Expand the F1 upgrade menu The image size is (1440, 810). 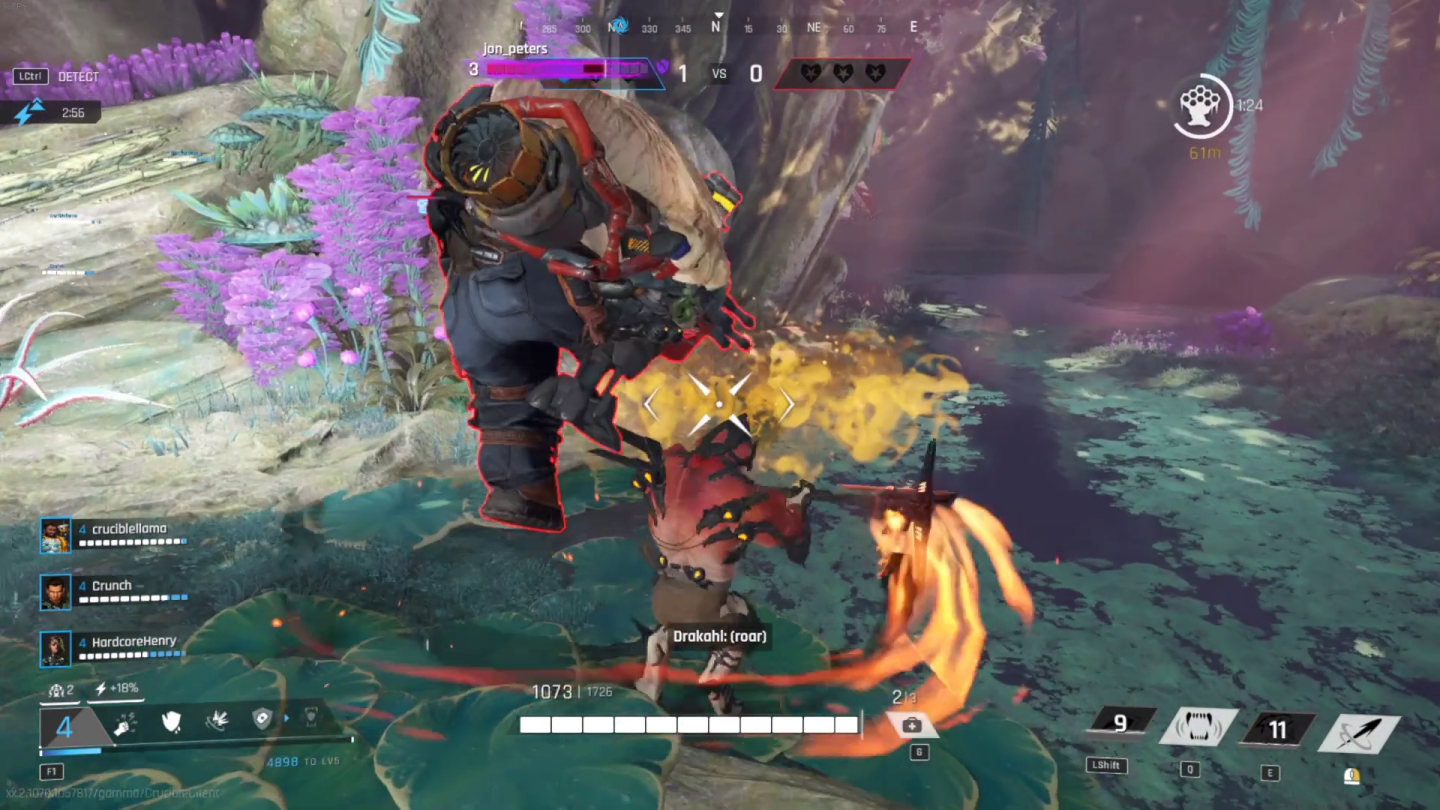click(x=51, y=770)
